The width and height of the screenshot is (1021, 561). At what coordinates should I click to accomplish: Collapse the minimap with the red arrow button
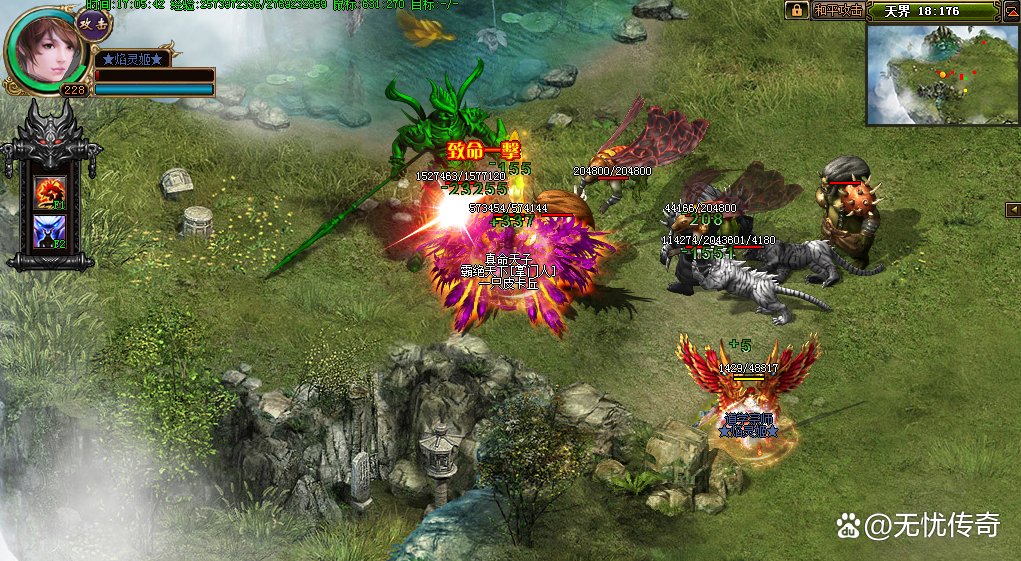pyautogui.click(x=1011, y=11)
